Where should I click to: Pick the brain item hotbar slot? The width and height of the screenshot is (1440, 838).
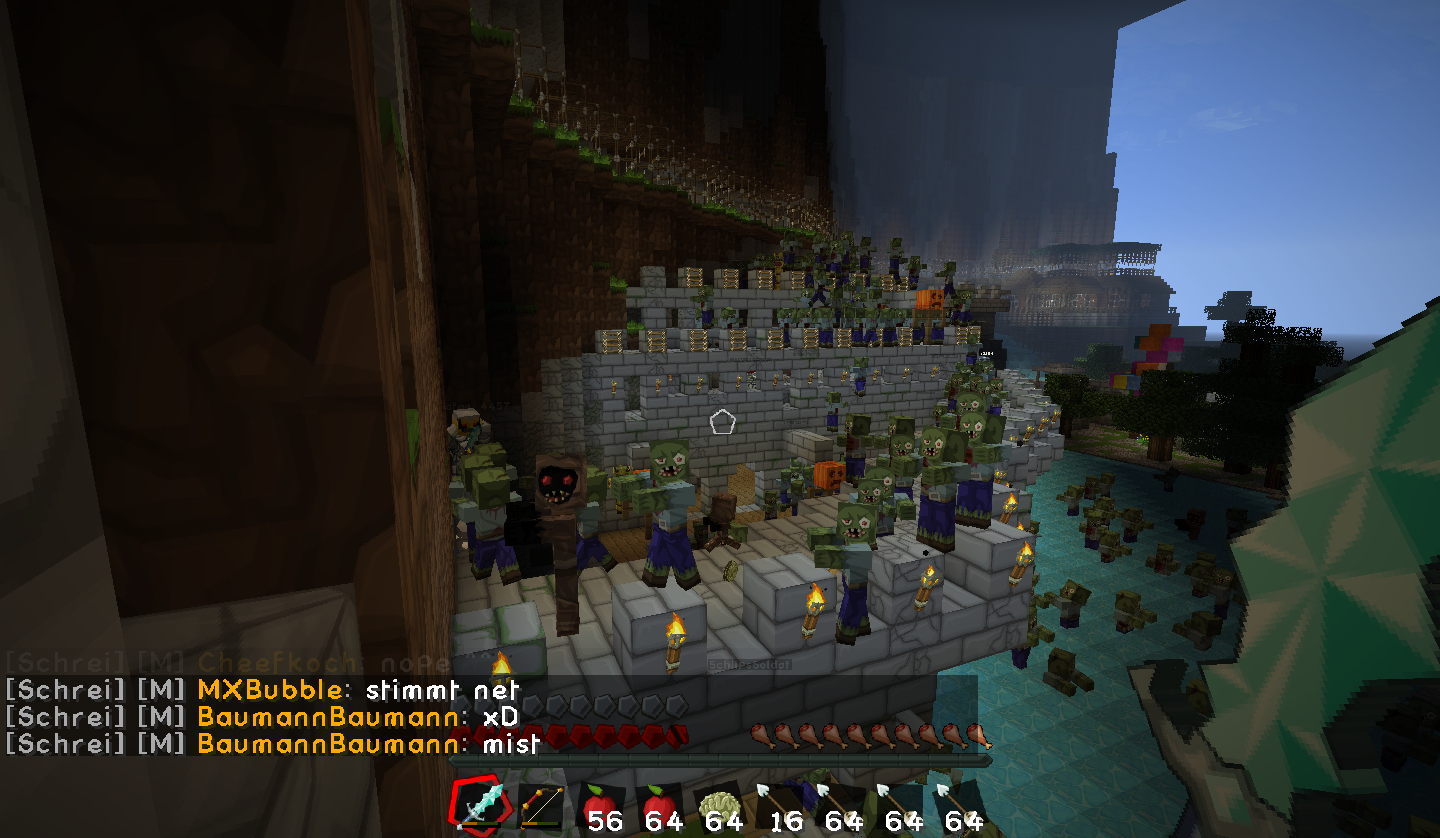[719, 806]
